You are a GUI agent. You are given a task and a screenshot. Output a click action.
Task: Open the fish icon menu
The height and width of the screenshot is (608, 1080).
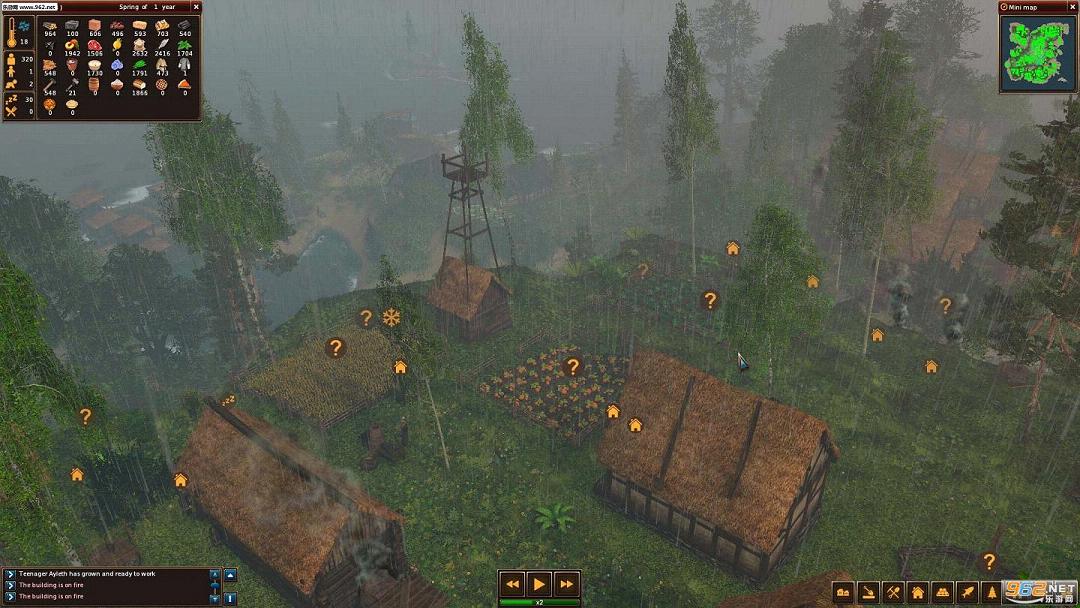click(967, 592)
